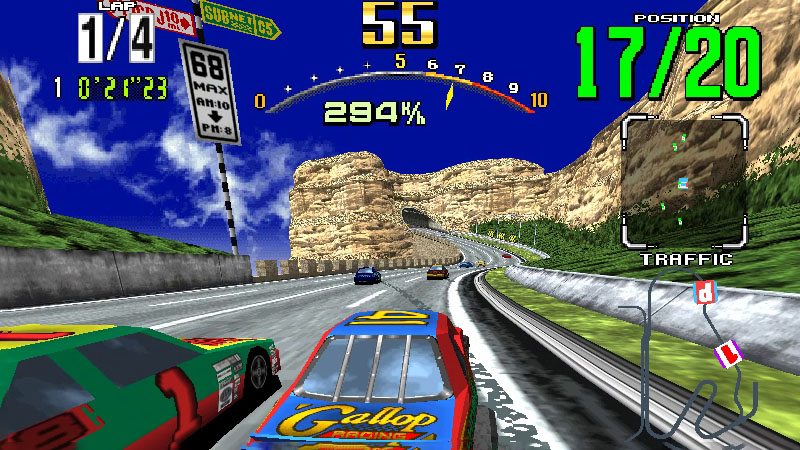Select the "L" marker on course map
The width and height of the screenshot is (800, 450).
point(727,352)
